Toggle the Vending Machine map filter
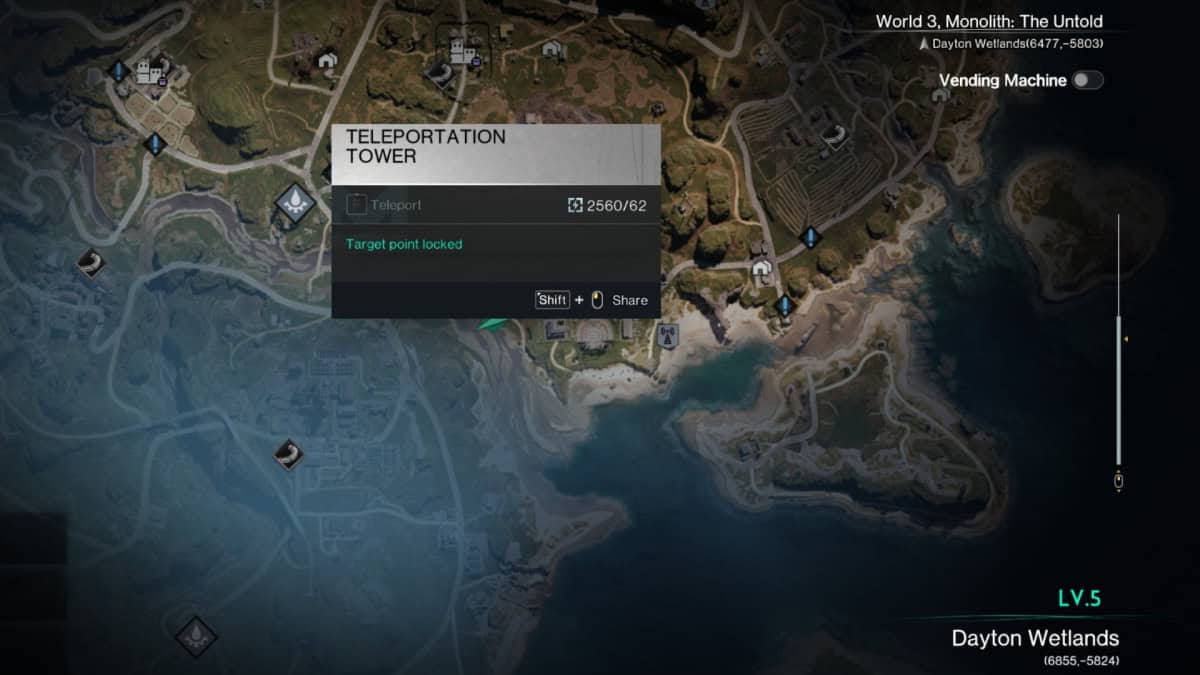This screenshot has width=1200, height=675. [1087, 81]
